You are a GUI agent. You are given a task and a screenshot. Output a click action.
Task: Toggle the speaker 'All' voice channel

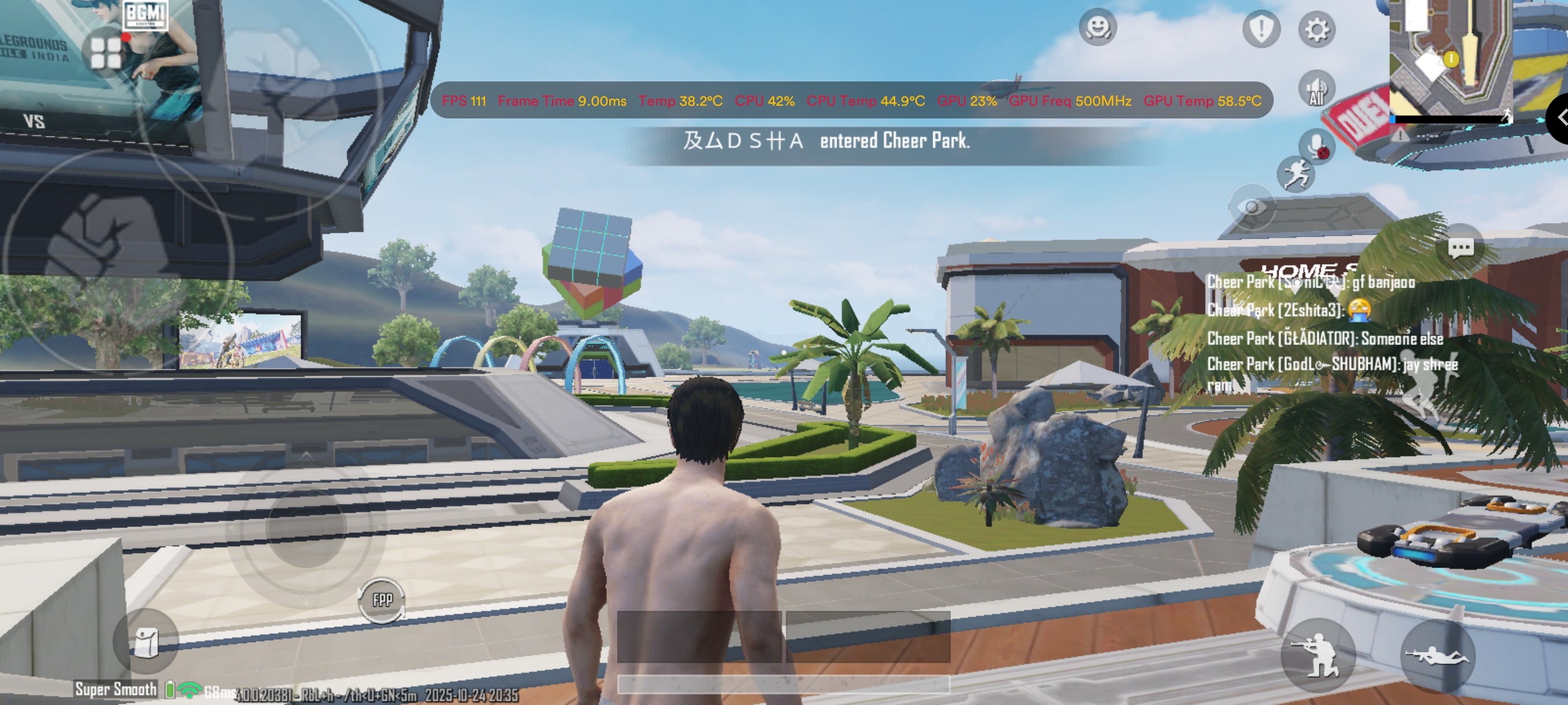tap(1316, 89)
